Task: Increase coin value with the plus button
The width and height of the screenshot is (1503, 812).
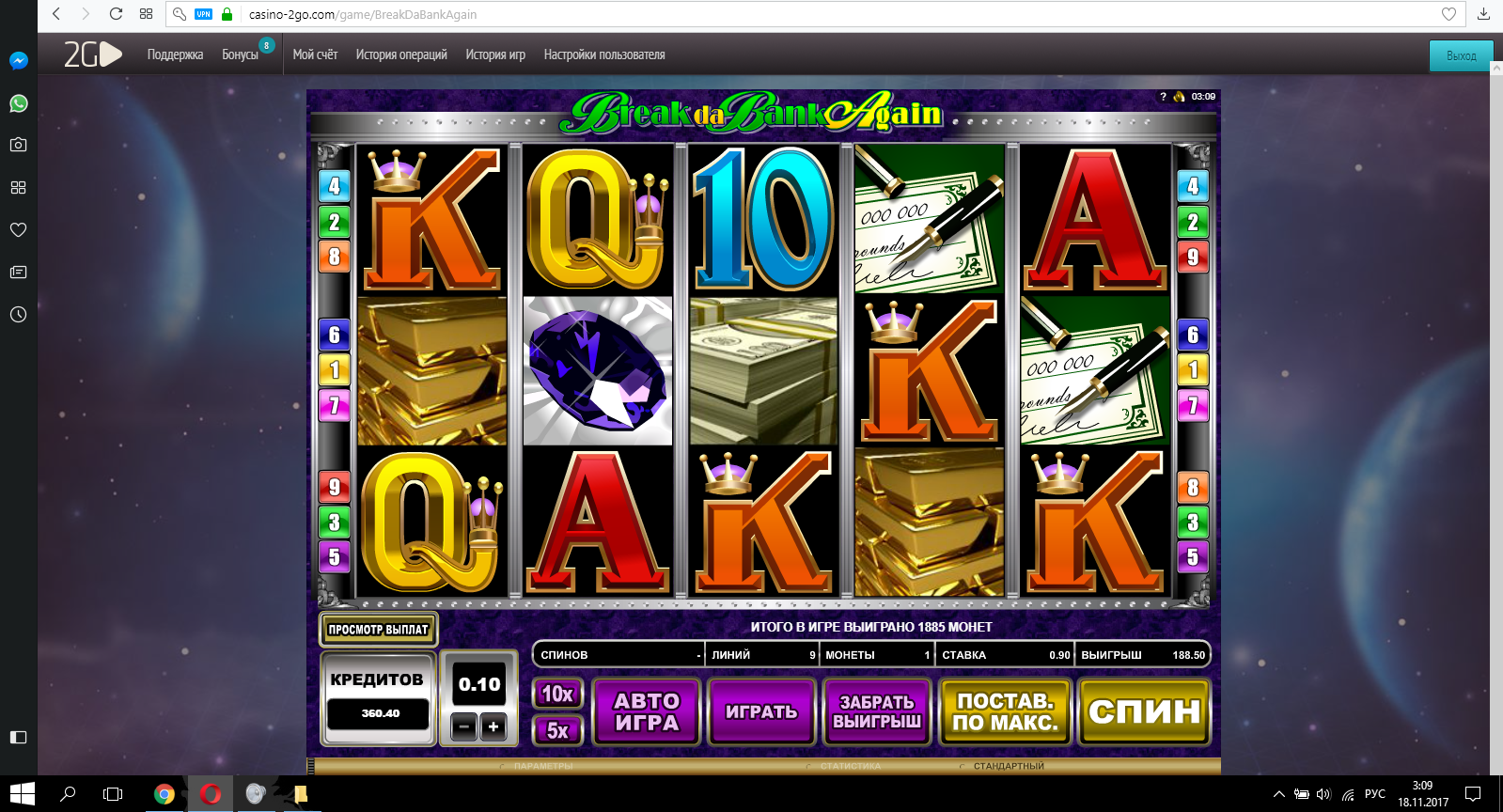Action: pos(493,726)
